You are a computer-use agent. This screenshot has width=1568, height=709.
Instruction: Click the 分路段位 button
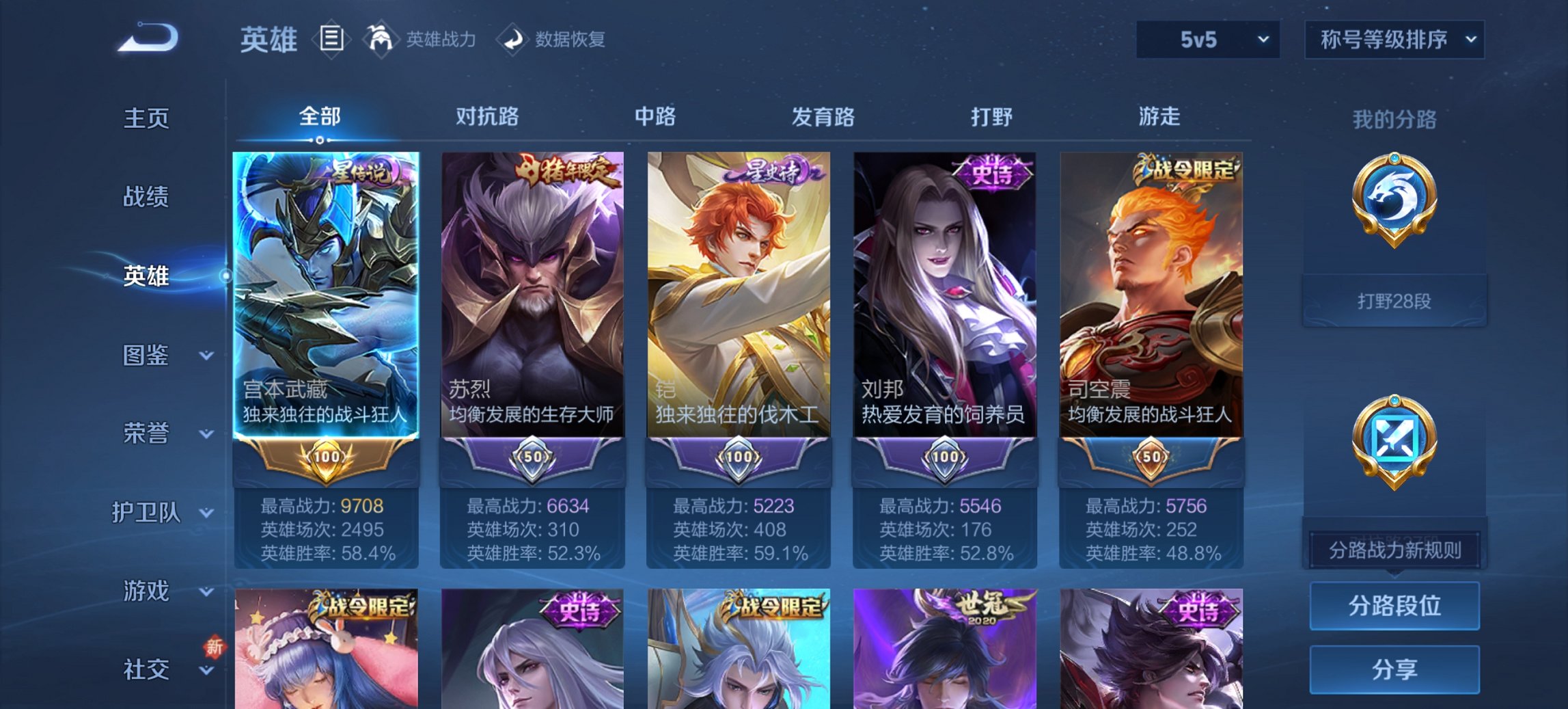coord(1394,606)
